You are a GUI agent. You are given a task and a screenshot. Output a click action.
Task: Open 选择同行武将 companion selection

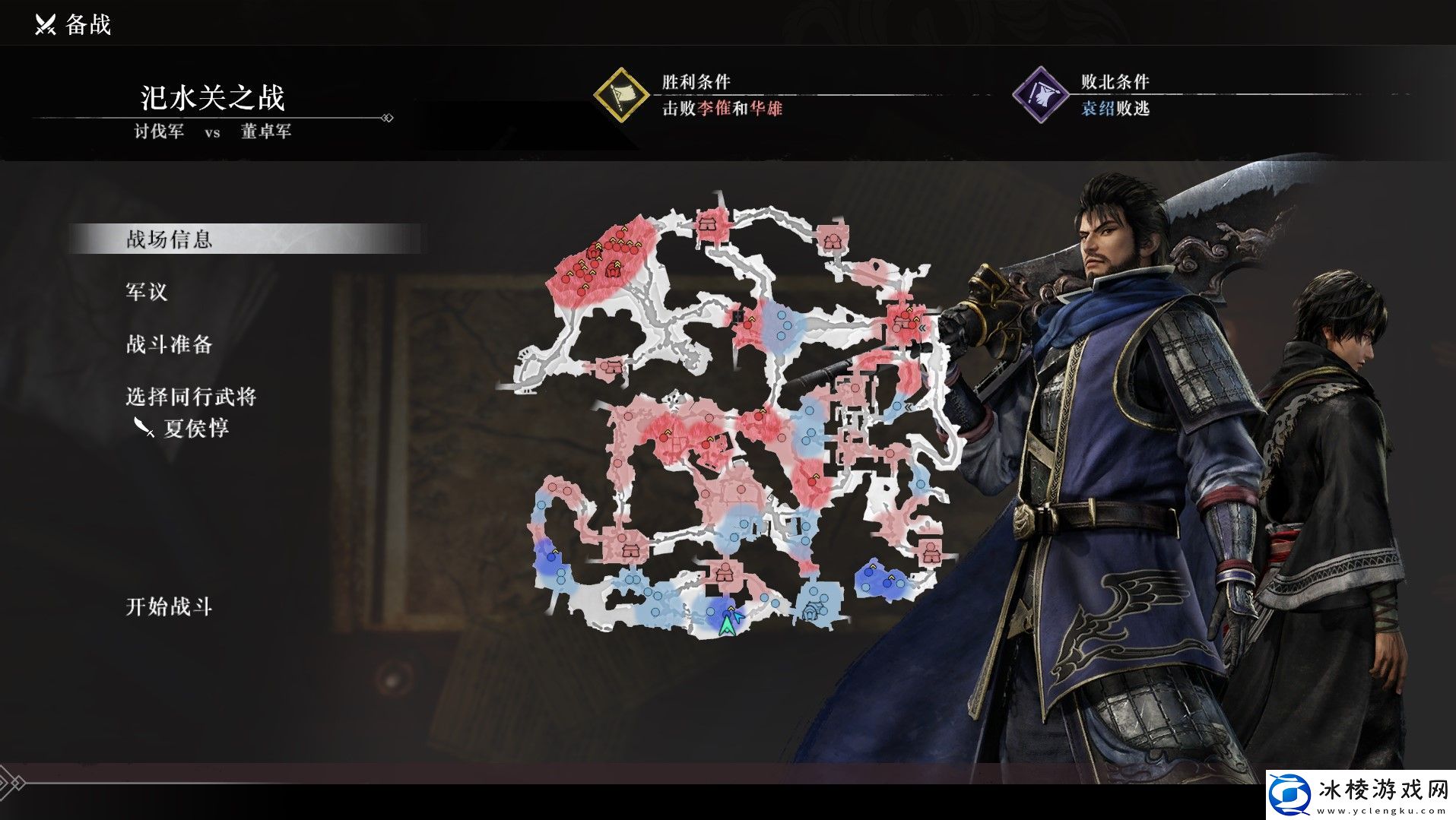click(191, 397)
